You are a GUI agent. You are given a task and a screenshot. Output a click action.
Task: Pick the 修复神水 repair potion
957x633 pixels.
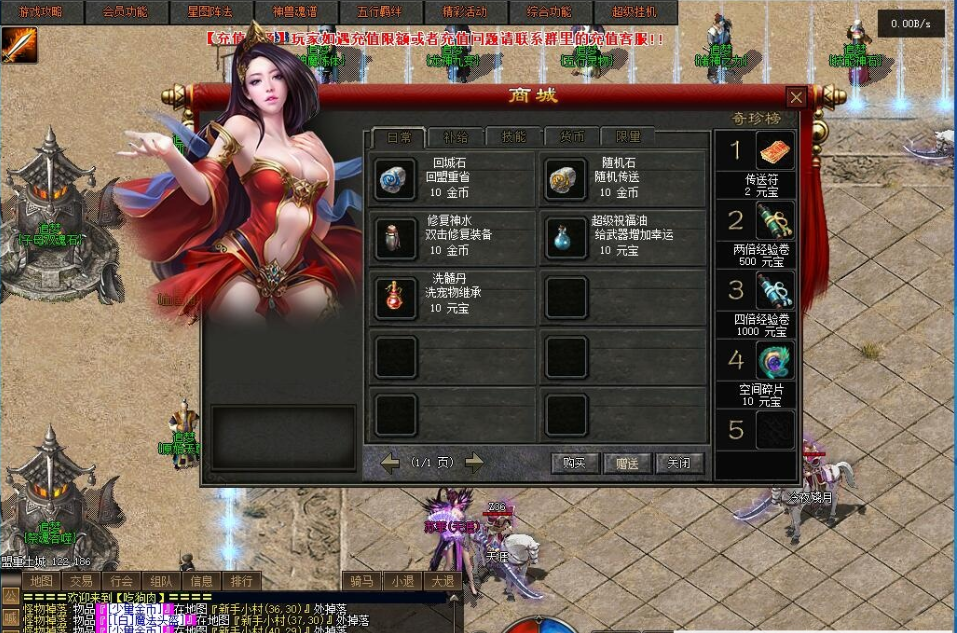pyautogui.click(x=394, y=238)
